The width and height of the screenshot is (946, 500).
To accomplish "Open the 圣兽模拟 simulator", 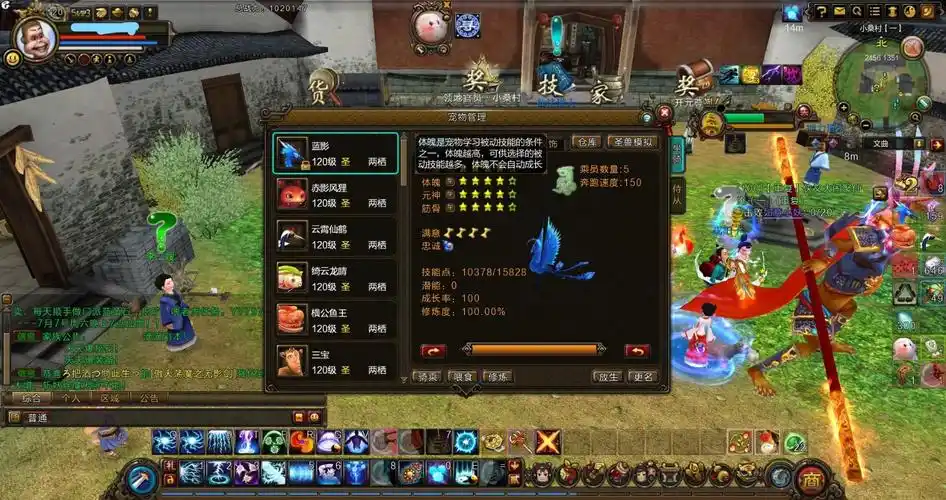I will pos(632,142).
